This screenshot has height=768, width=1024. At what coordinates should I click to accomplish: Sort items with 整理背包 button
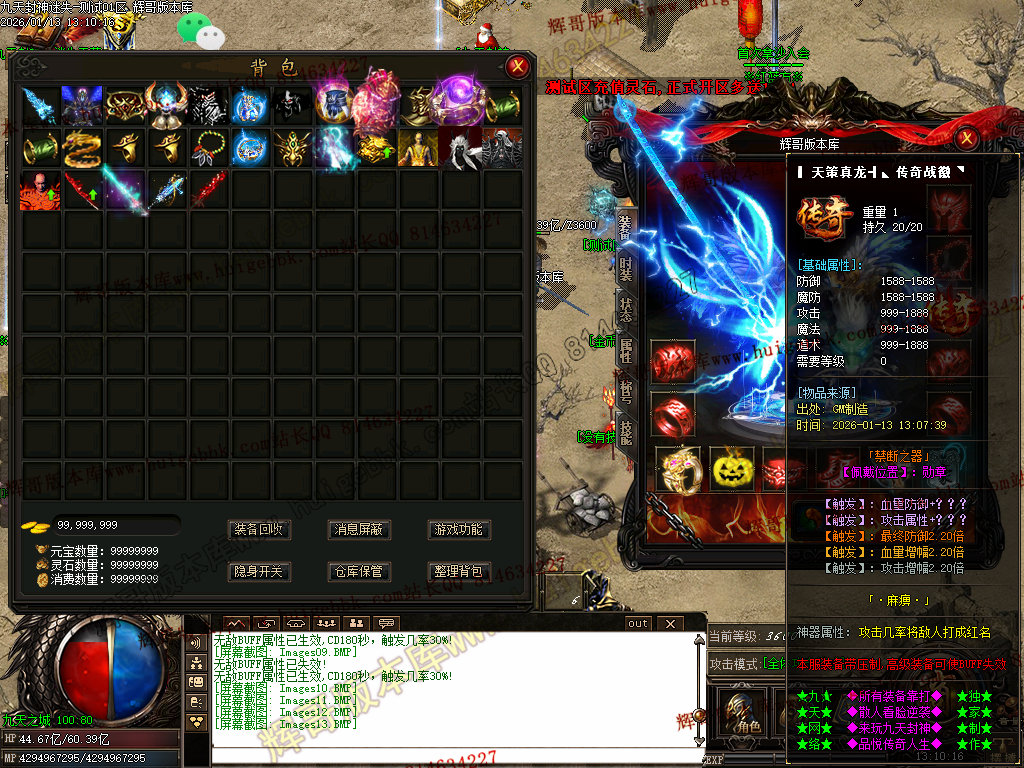coord(459,572)
